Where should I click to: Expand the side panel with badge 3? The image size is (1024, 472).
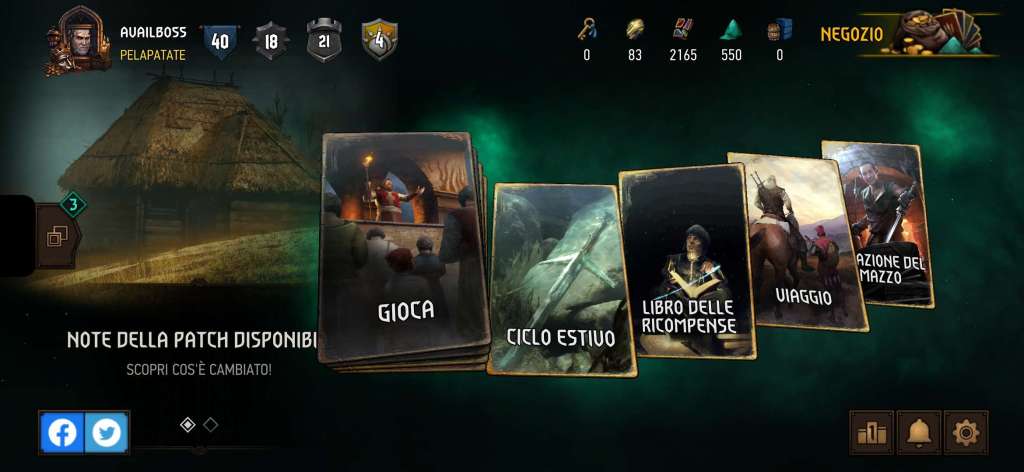tap(56, 236)
